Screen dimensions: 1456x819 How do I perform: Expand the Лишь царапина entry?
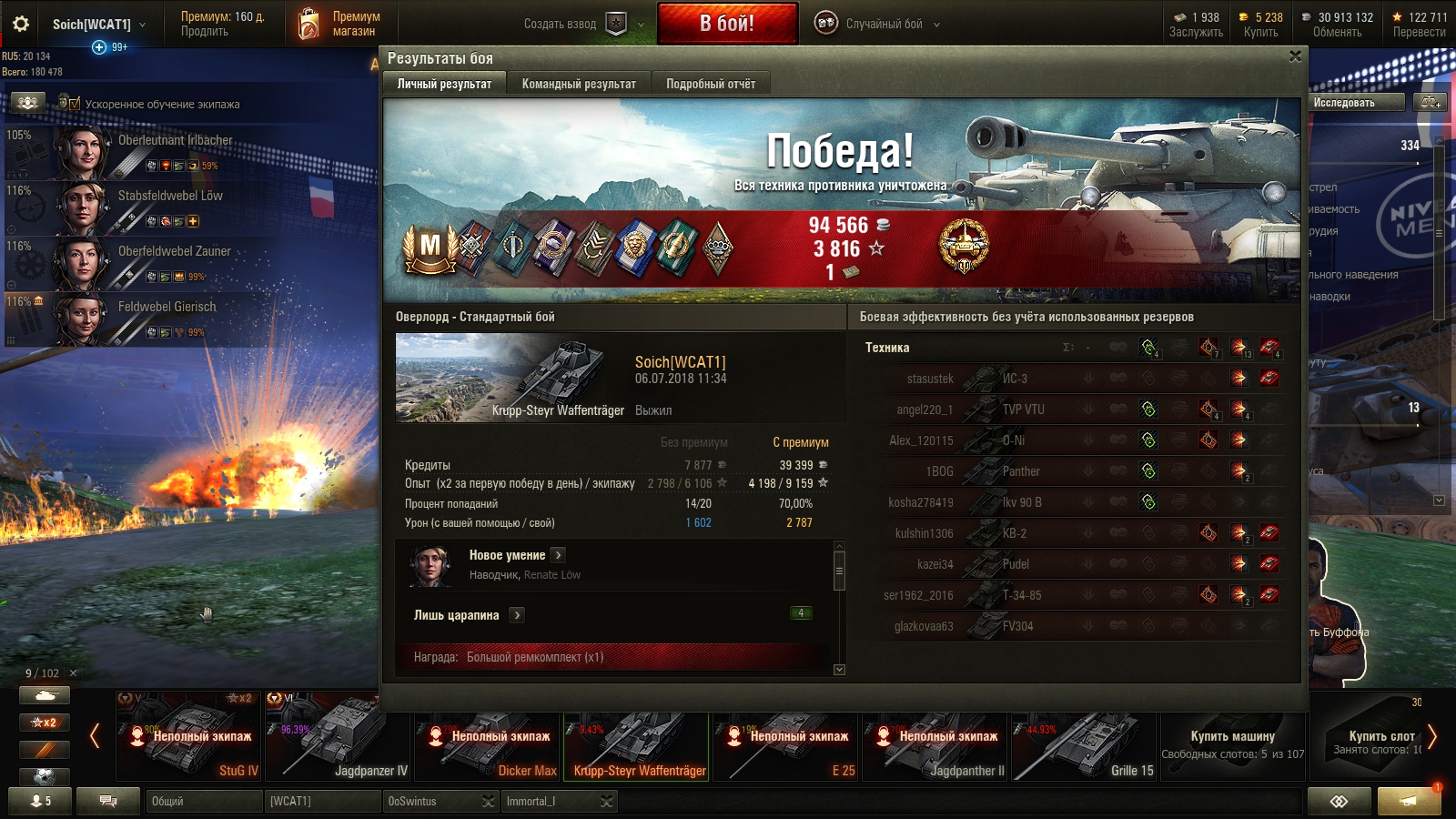click(517, 615)
